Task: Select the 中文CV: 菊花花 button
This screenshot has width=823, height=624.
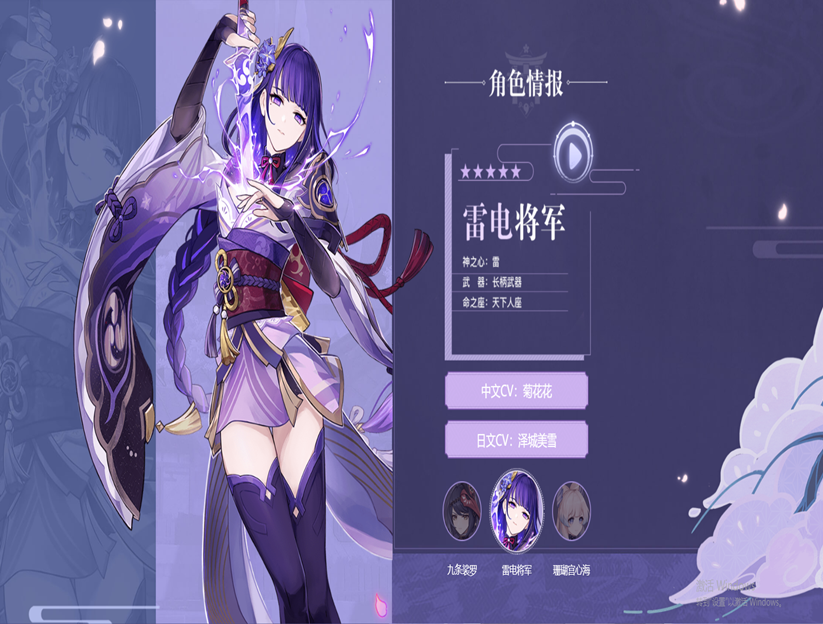Action: 516,392
